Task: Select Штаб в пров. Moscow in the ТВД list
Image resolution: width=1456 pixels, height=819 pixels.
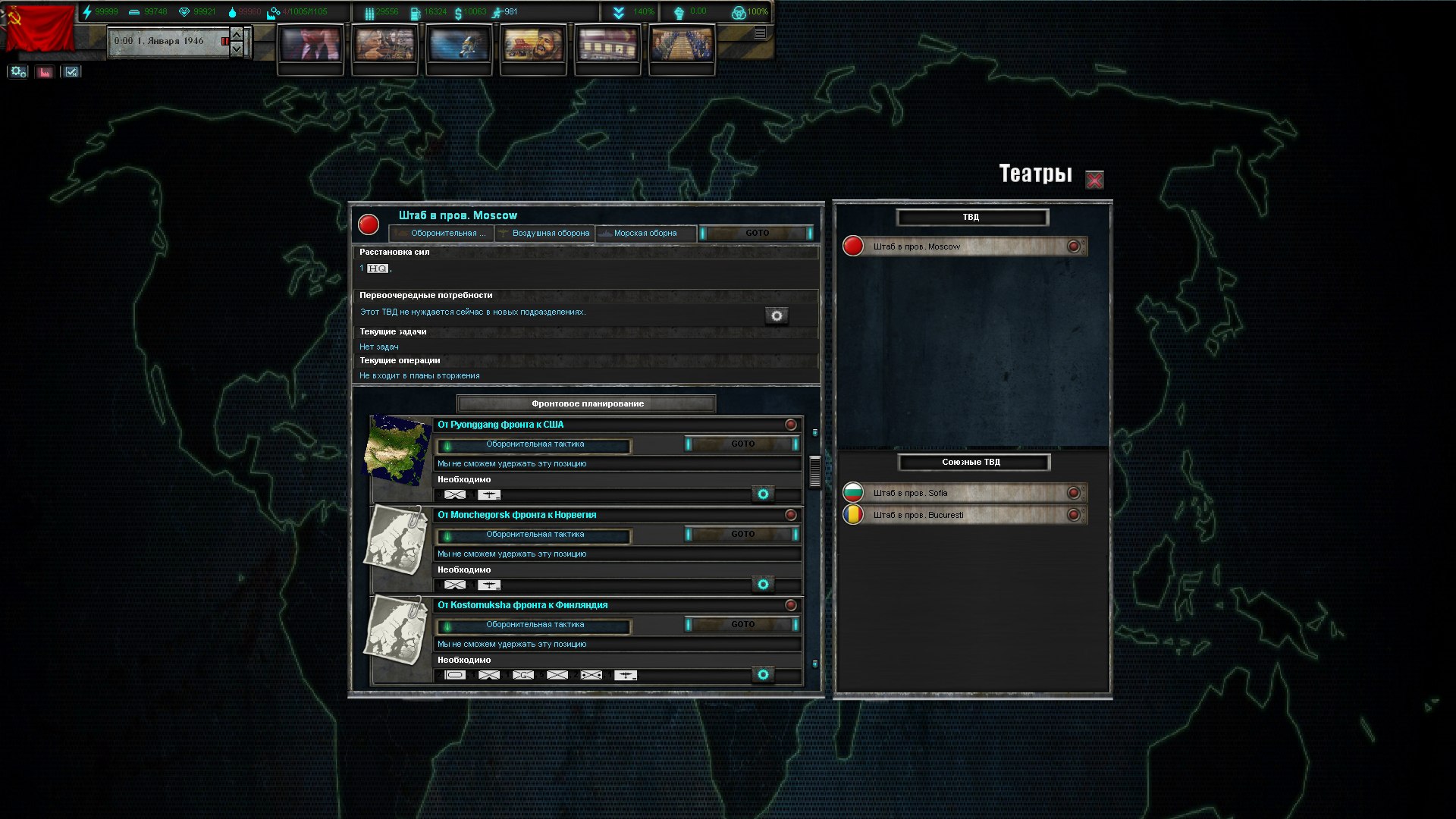Action: 965,246
